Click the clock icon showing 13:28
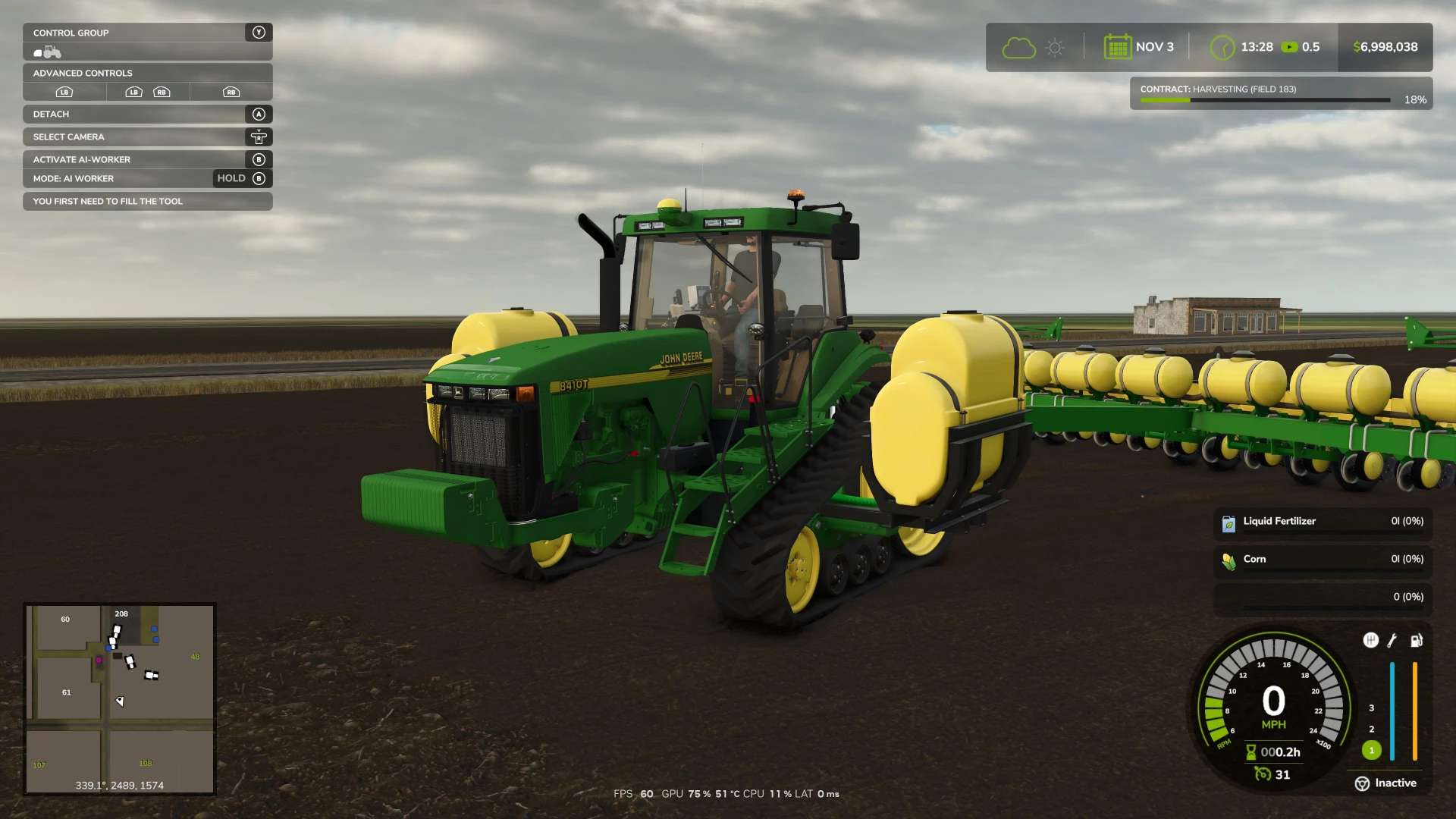This screenshot has width=1456, height=819. pyautogui.click(x=1222, y=47)
